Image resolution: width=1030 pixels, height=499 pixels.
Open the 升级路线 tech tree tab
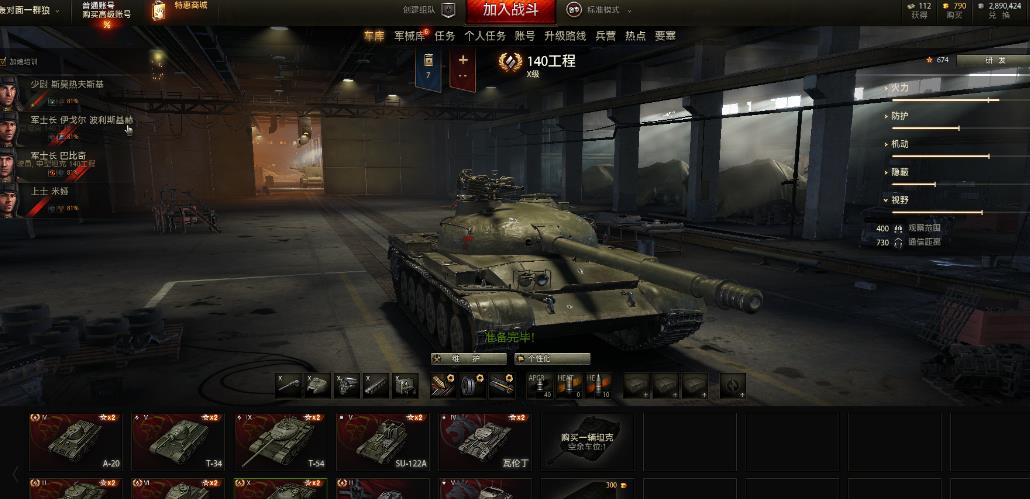coord(565,36)
